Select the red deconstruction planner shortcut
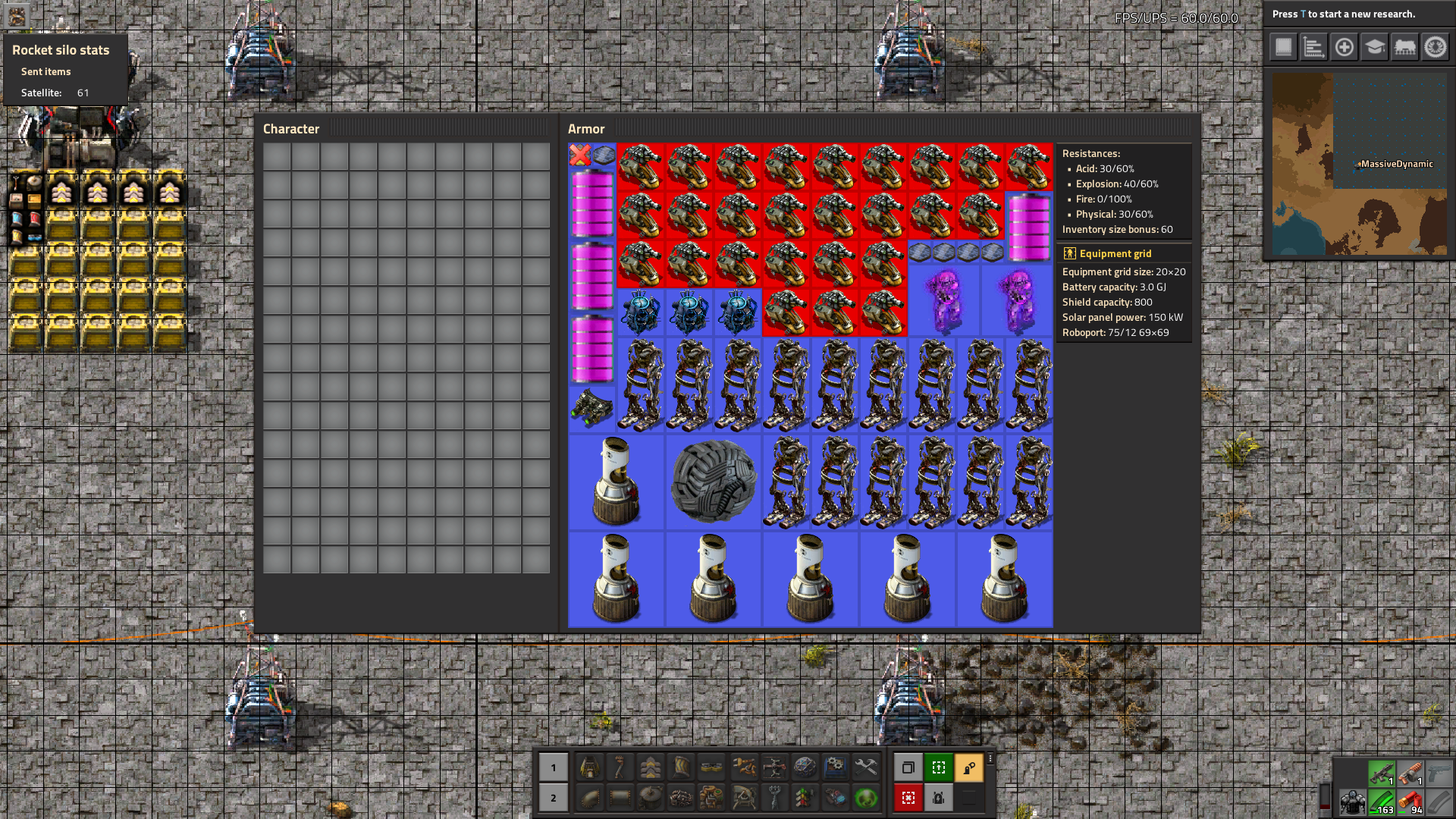Image resolution: width=1456 pixels, height=819 pixels. tap(908, 798)
